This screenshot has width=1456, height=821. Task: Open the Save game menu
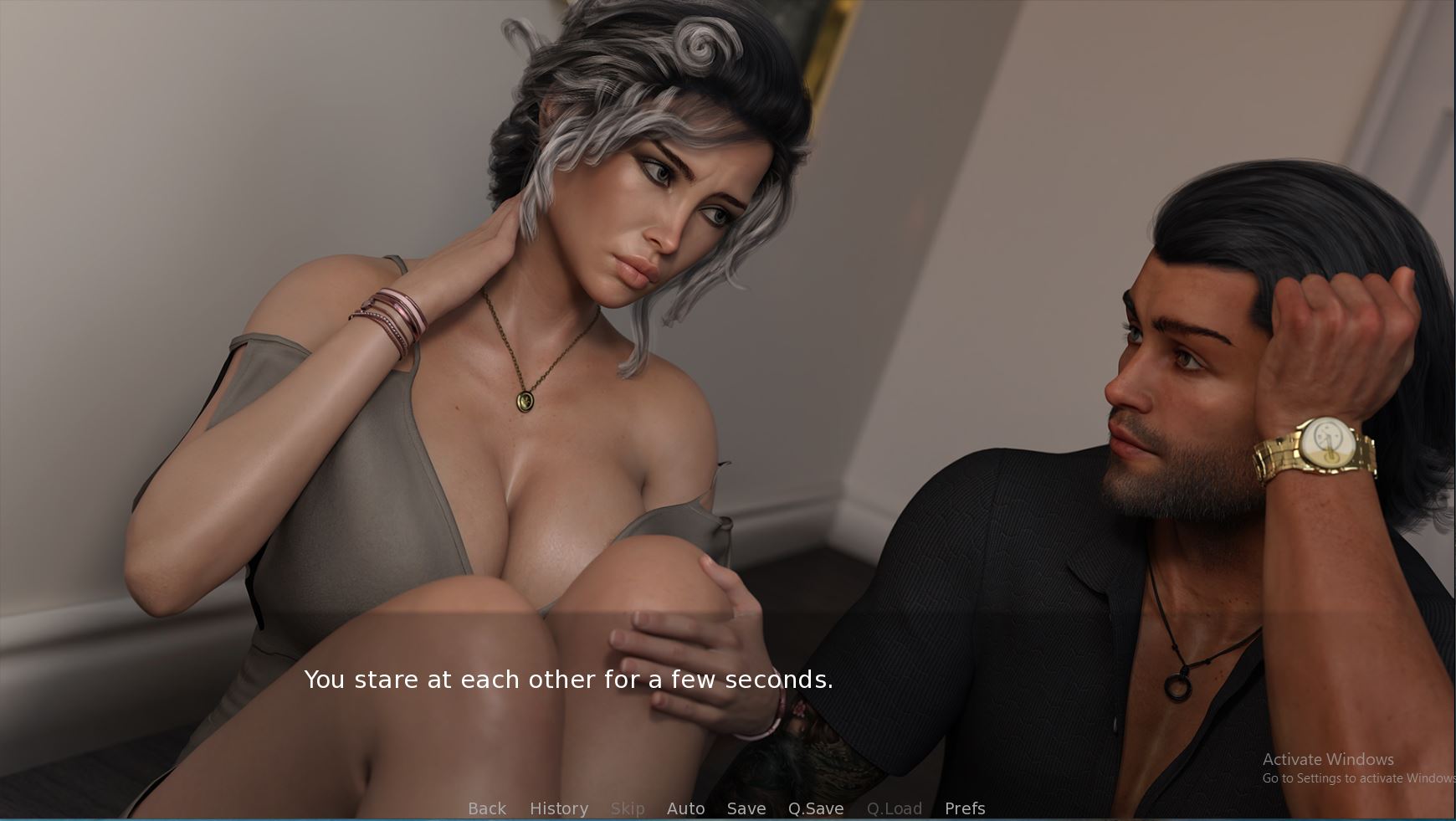[746, 808]
